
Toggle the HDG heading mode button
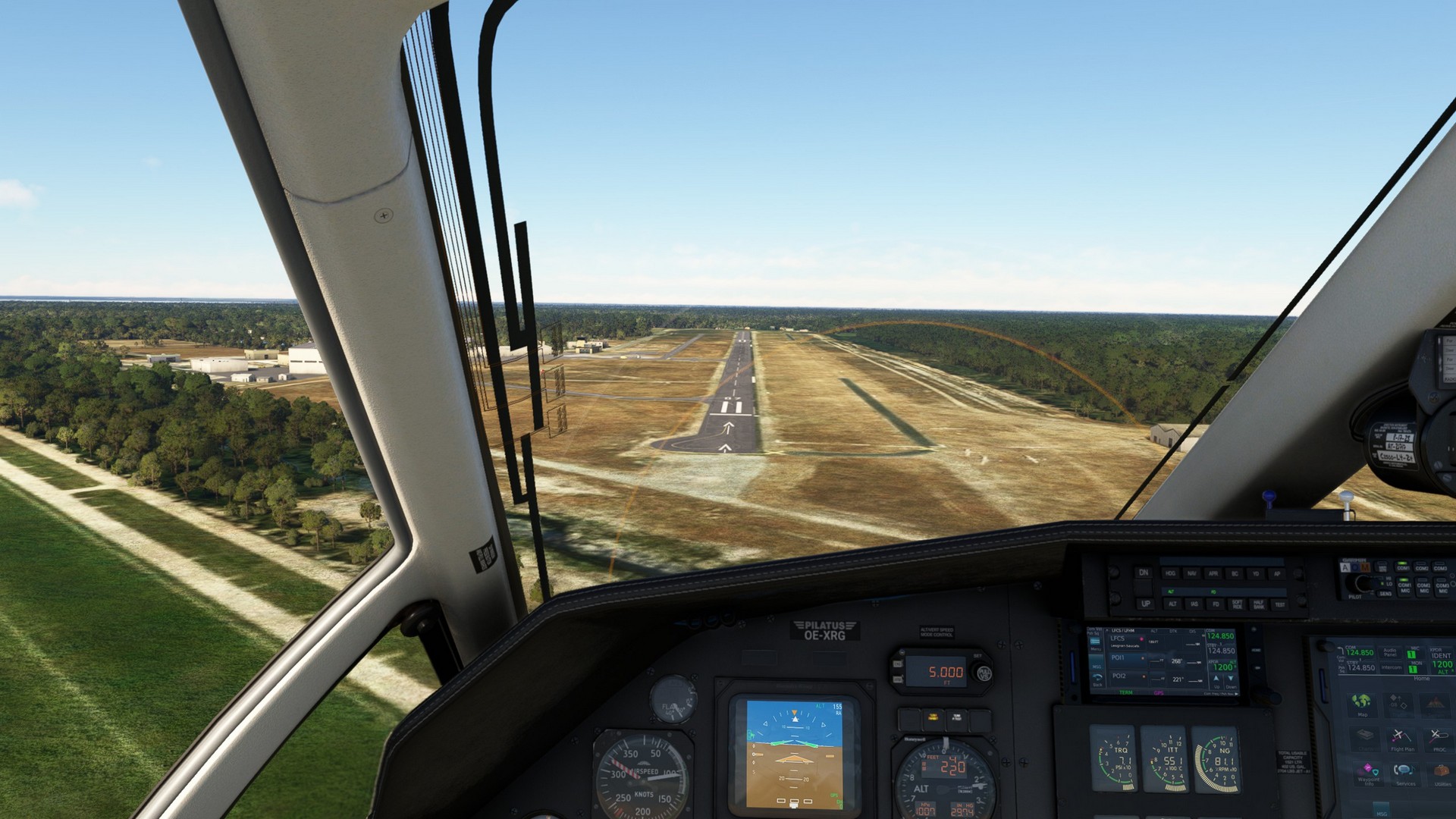(1171, 574)
